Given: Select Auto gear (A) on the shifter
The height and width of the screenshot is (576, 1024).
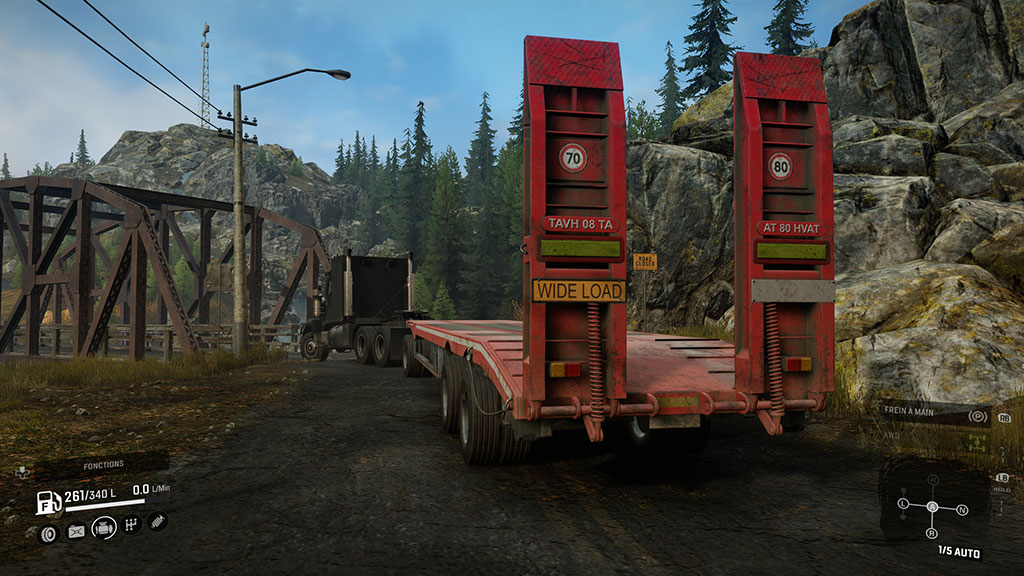Looking at the screenshot, I should click(933, 507).
